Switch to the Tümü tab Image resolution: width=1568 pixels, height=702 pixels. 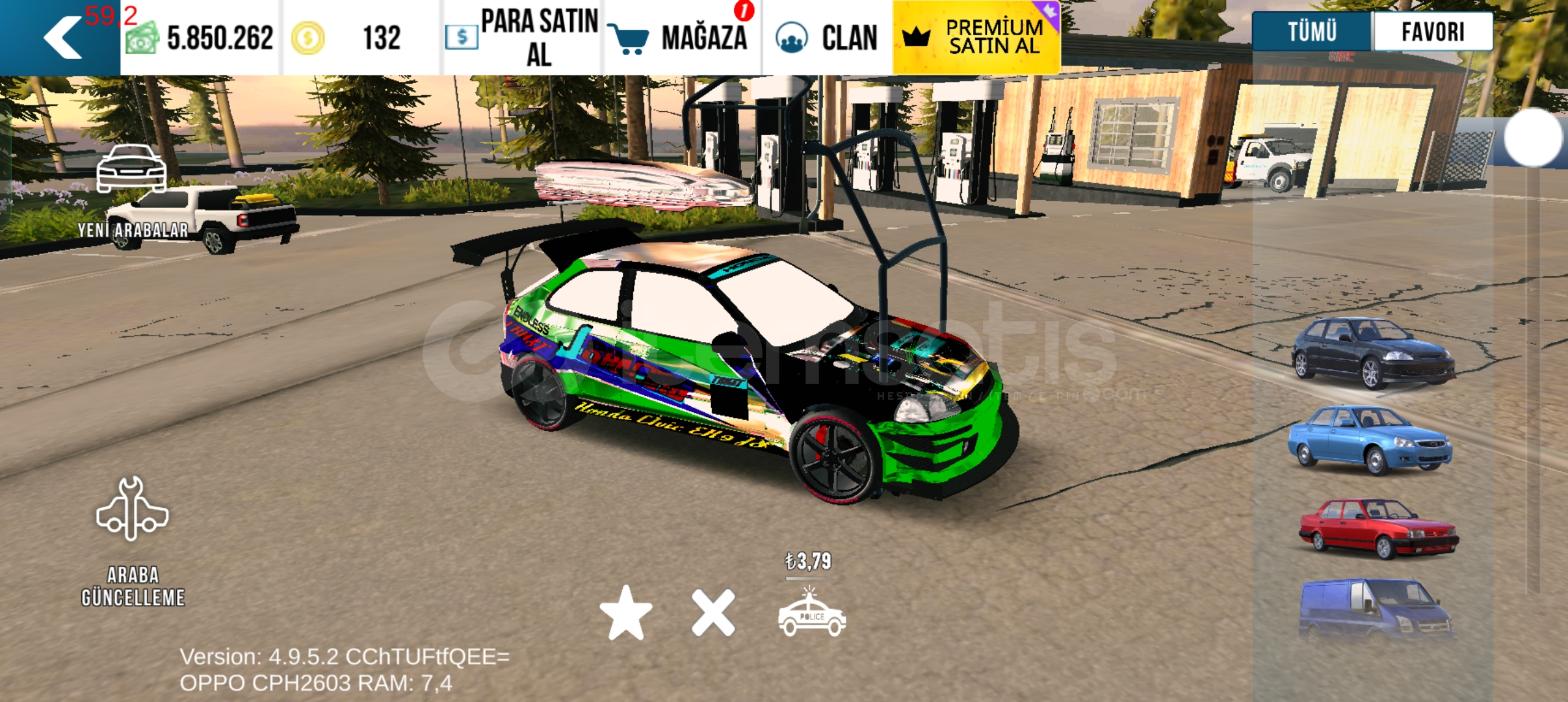point(1312,31)
